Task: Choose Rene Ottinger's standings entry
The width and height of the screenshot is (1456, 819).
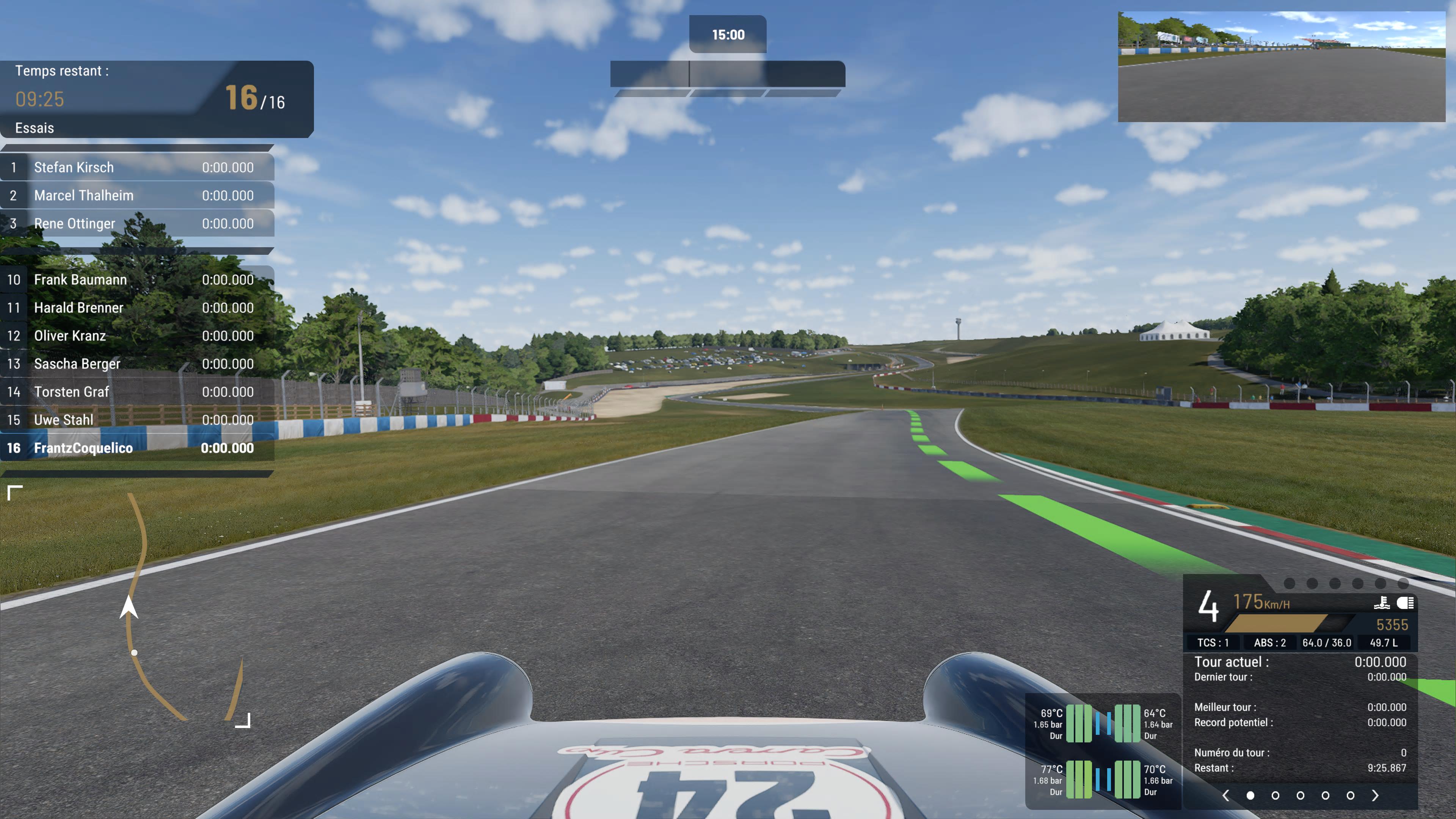Action: tap(137, 224)
